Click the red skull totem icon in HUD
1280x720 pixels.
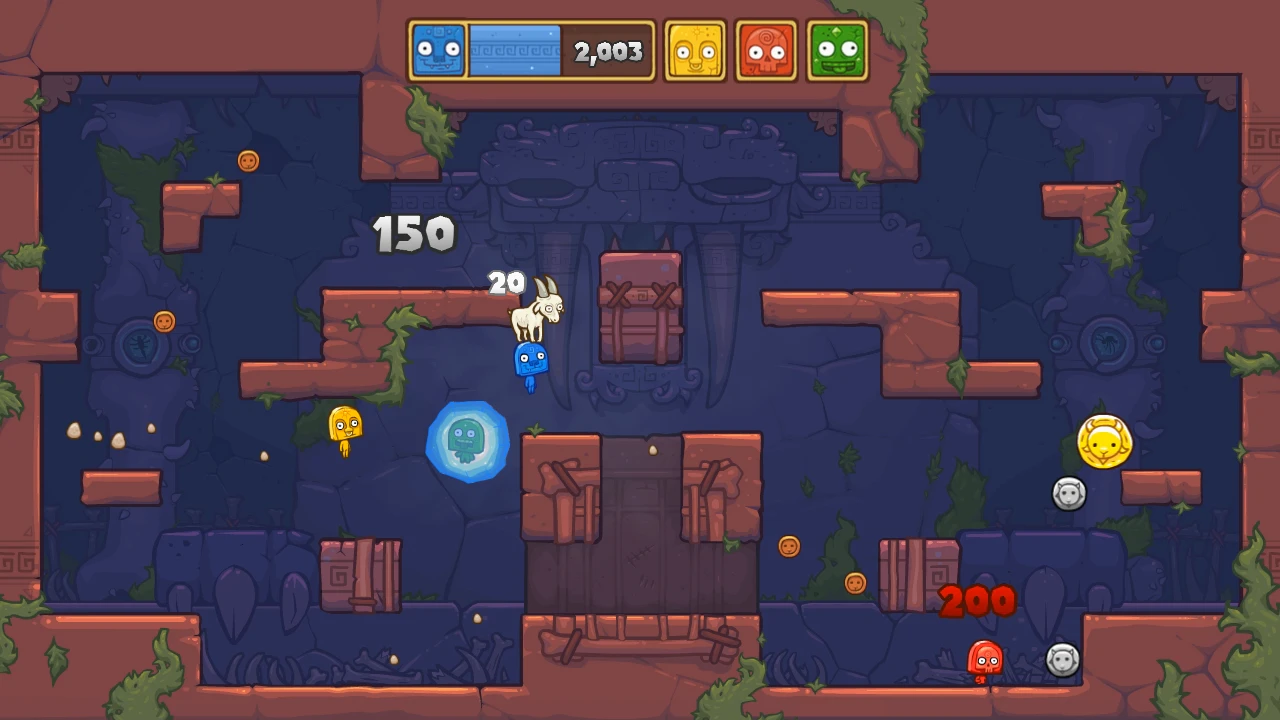[x=766, y=49]
